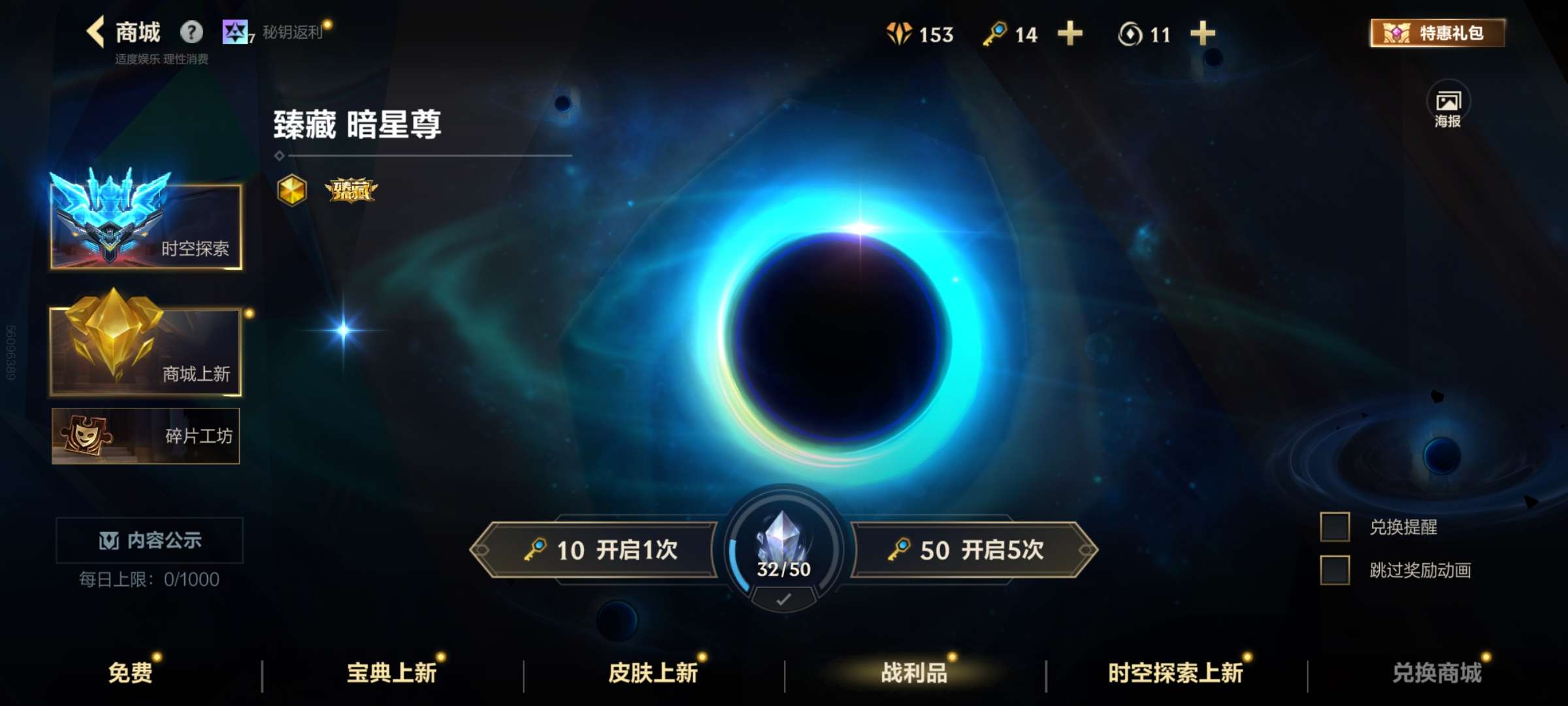Click the question mark help icon
1568x706 pixels.
pyautogui.click(x=190, y=31)
